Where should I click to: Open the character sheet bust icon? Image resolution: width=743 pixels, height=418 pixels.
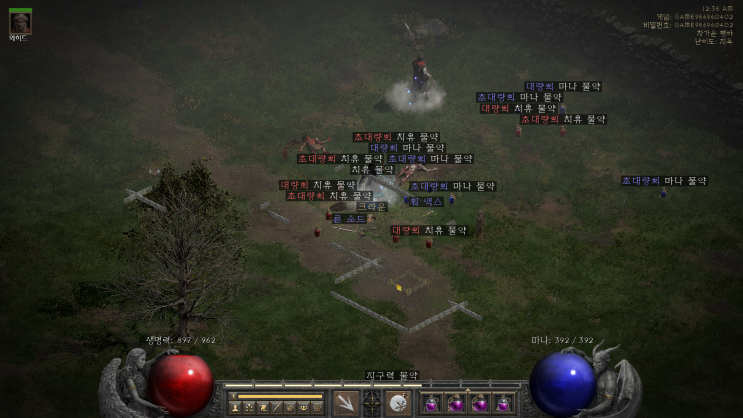point(235,407)
